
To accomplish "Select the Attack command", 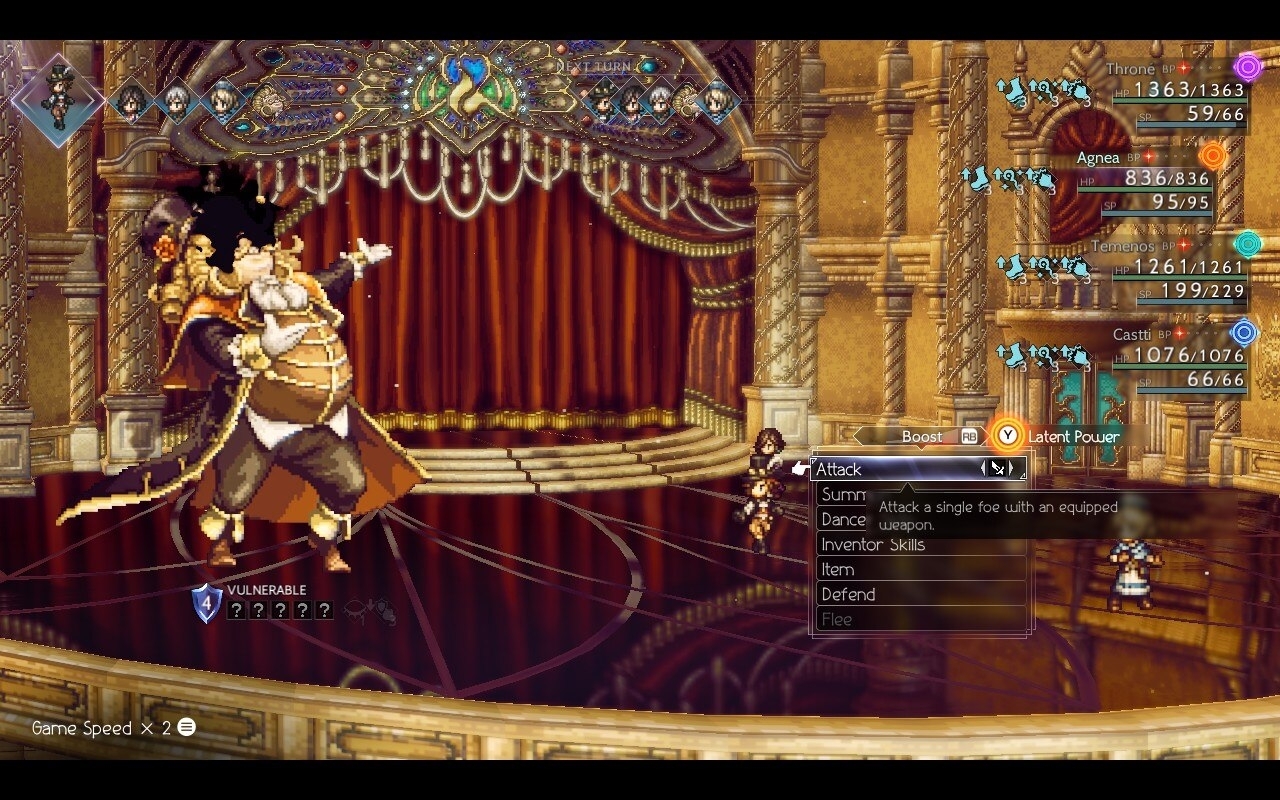I will tap(880, 469).
